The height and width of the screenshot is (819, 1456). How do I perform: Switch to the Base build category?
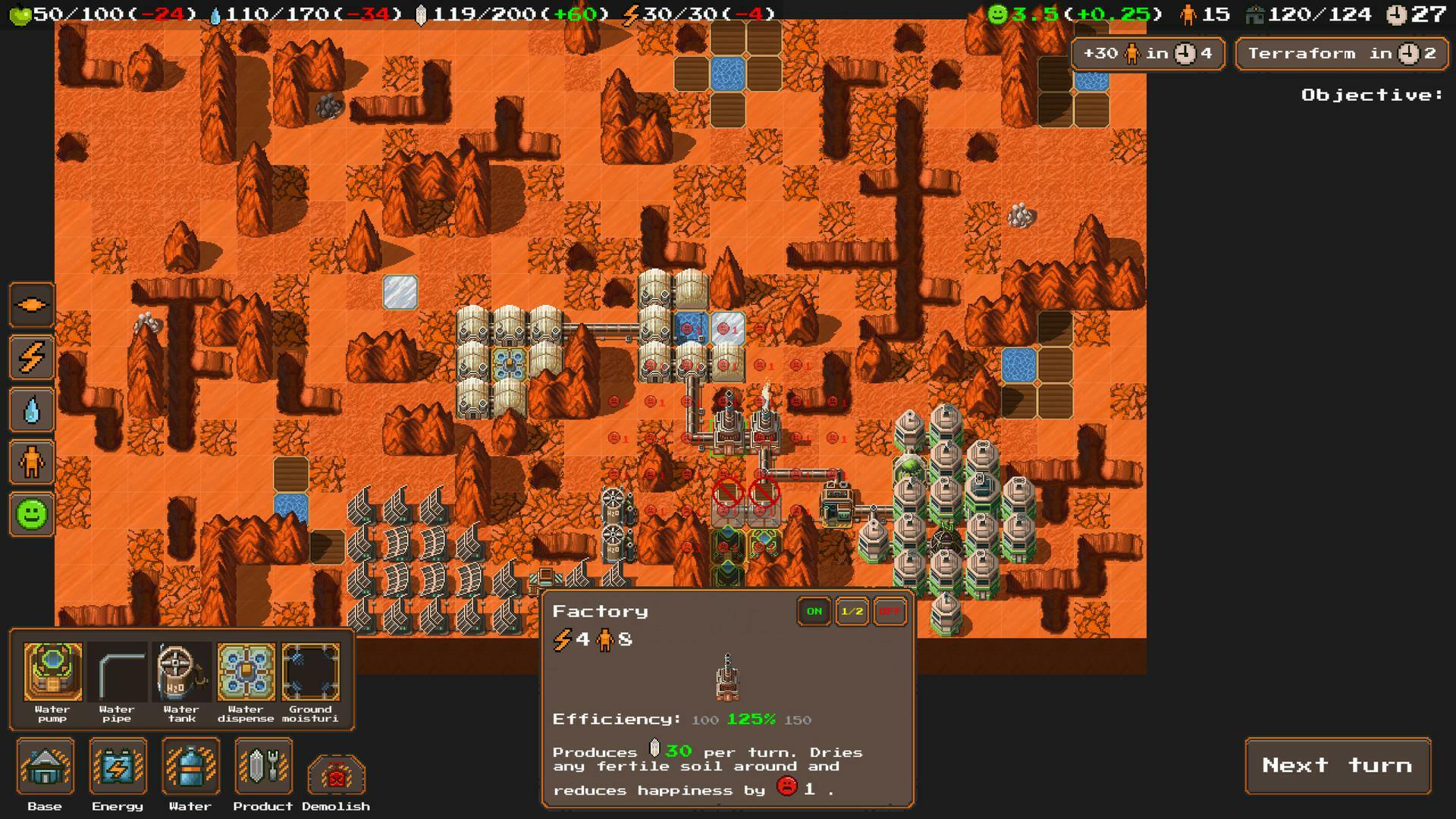point(45,766)
